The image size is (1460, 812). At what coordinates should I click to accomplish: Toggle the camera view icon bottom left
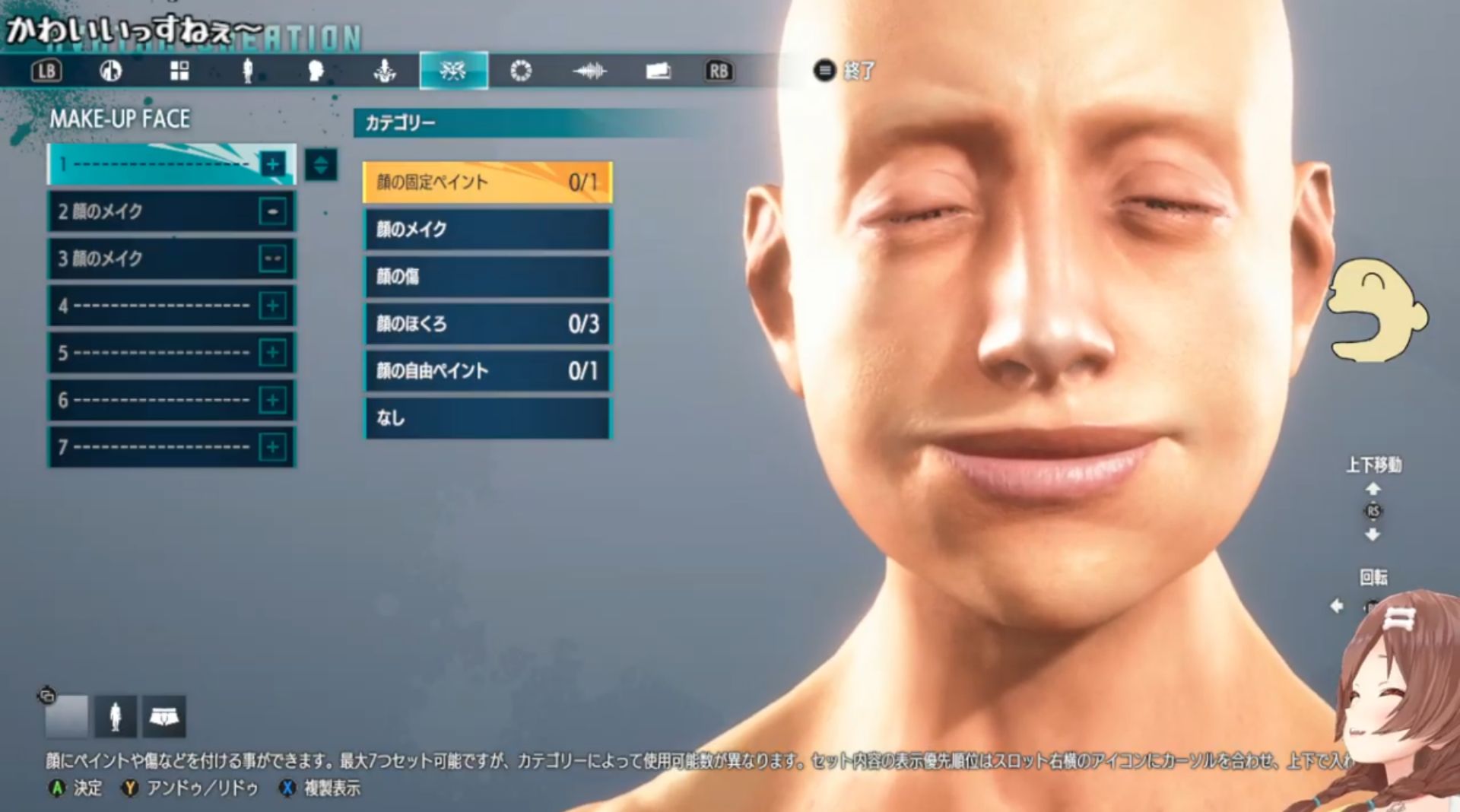(47, 694)
